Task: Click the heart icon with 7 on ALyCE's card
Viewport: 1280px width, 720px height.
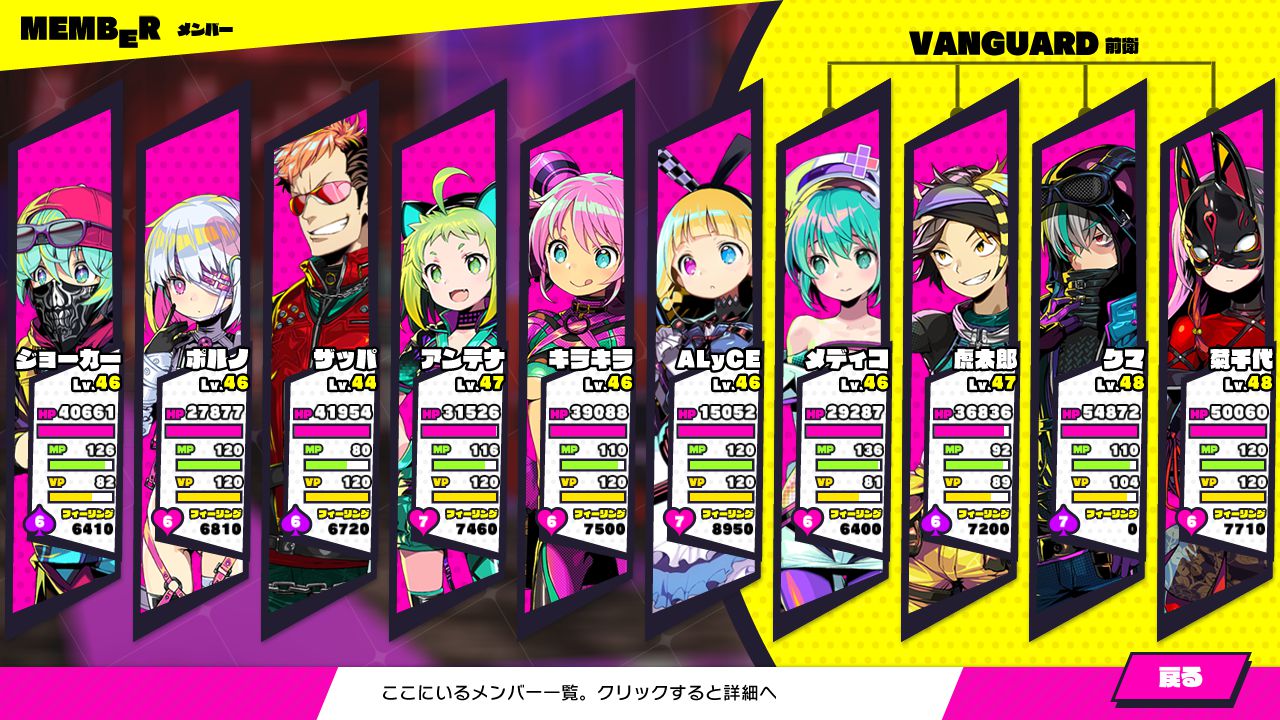Action: click(x=679, y=521)
